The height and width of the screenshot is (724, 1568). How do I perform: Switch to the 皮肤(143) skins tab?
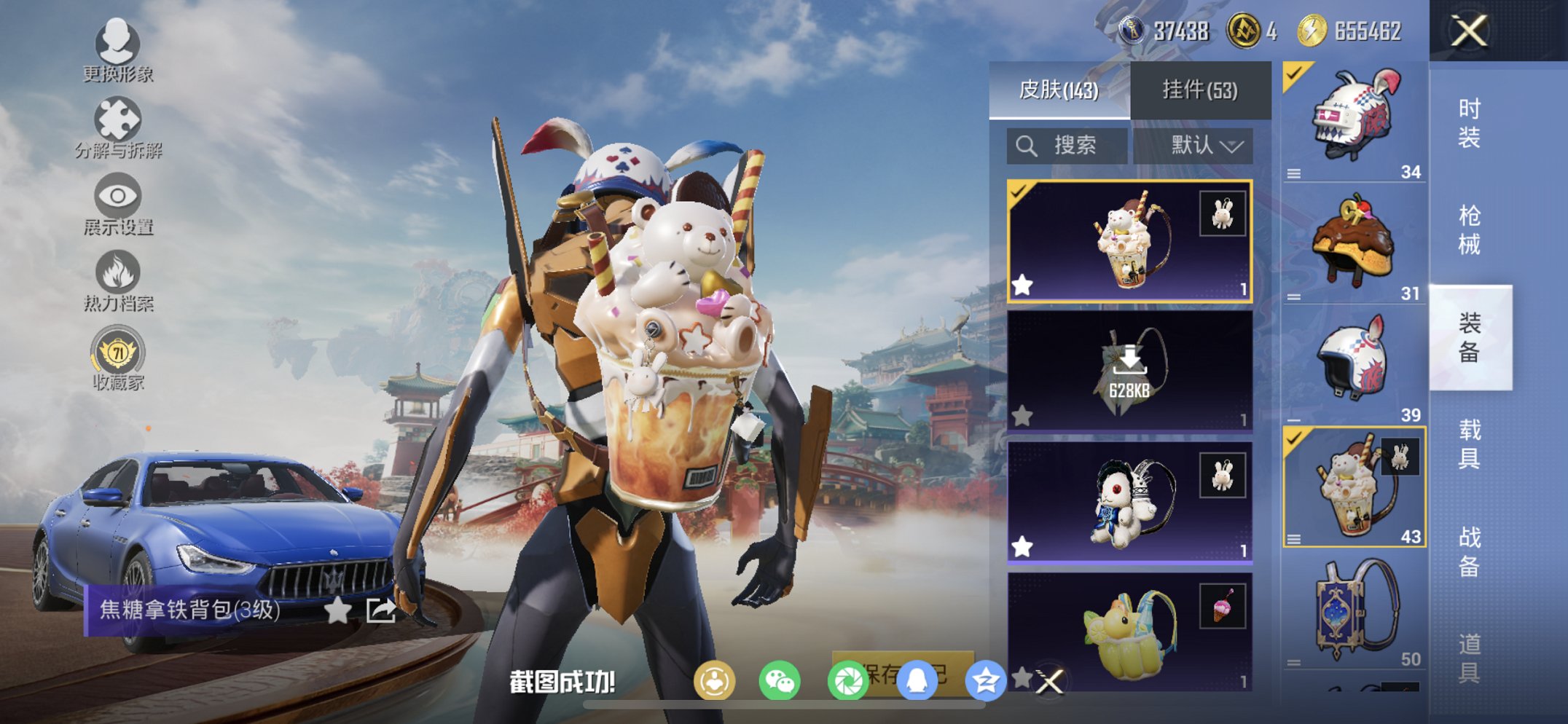pos(1058,90)
